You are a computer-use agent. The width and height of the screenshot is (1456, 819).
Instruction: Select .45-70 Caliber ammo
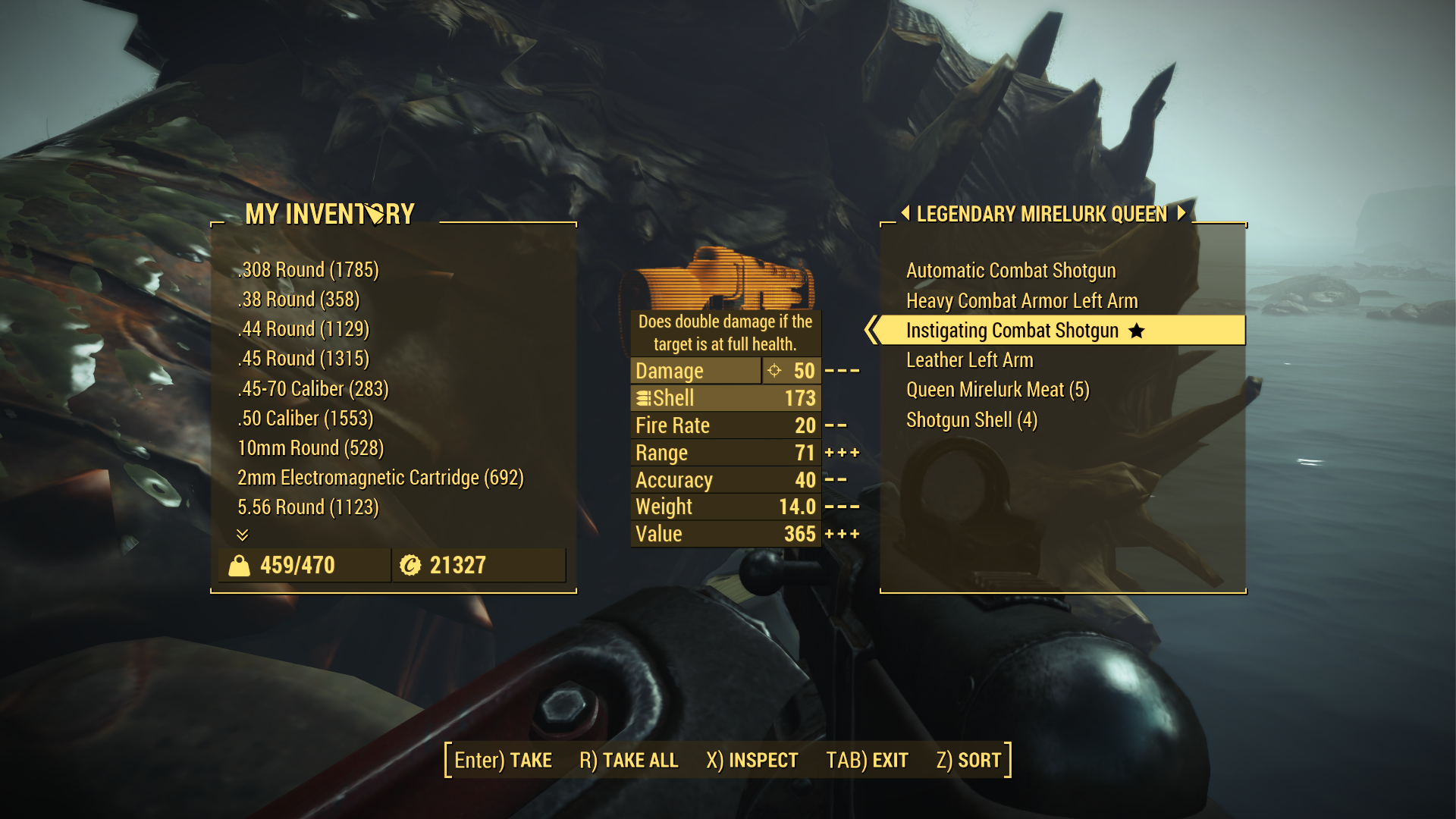[313, 389]
